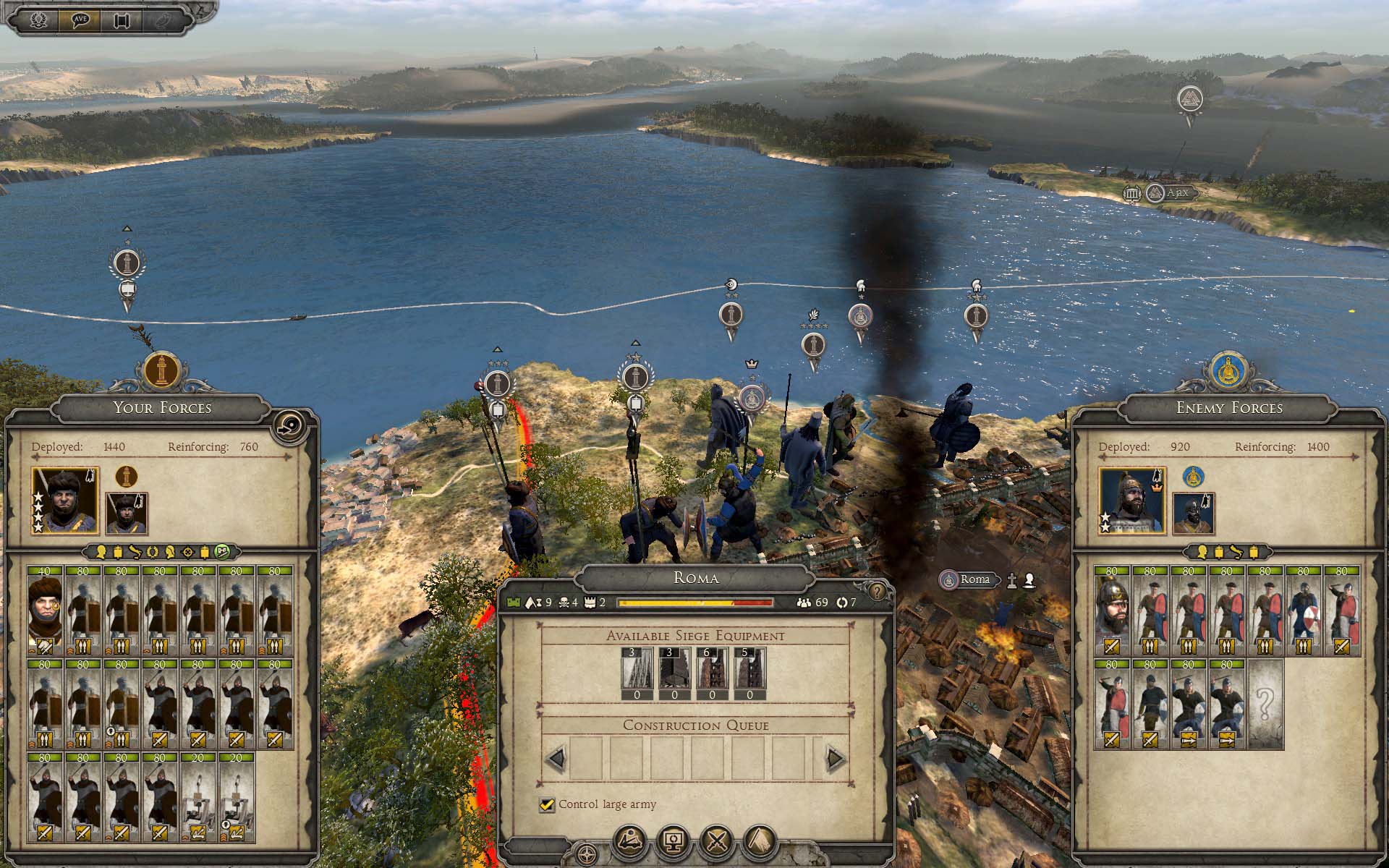
Task: Click the compass button below Roma panel
Action: tap(588, 854)
